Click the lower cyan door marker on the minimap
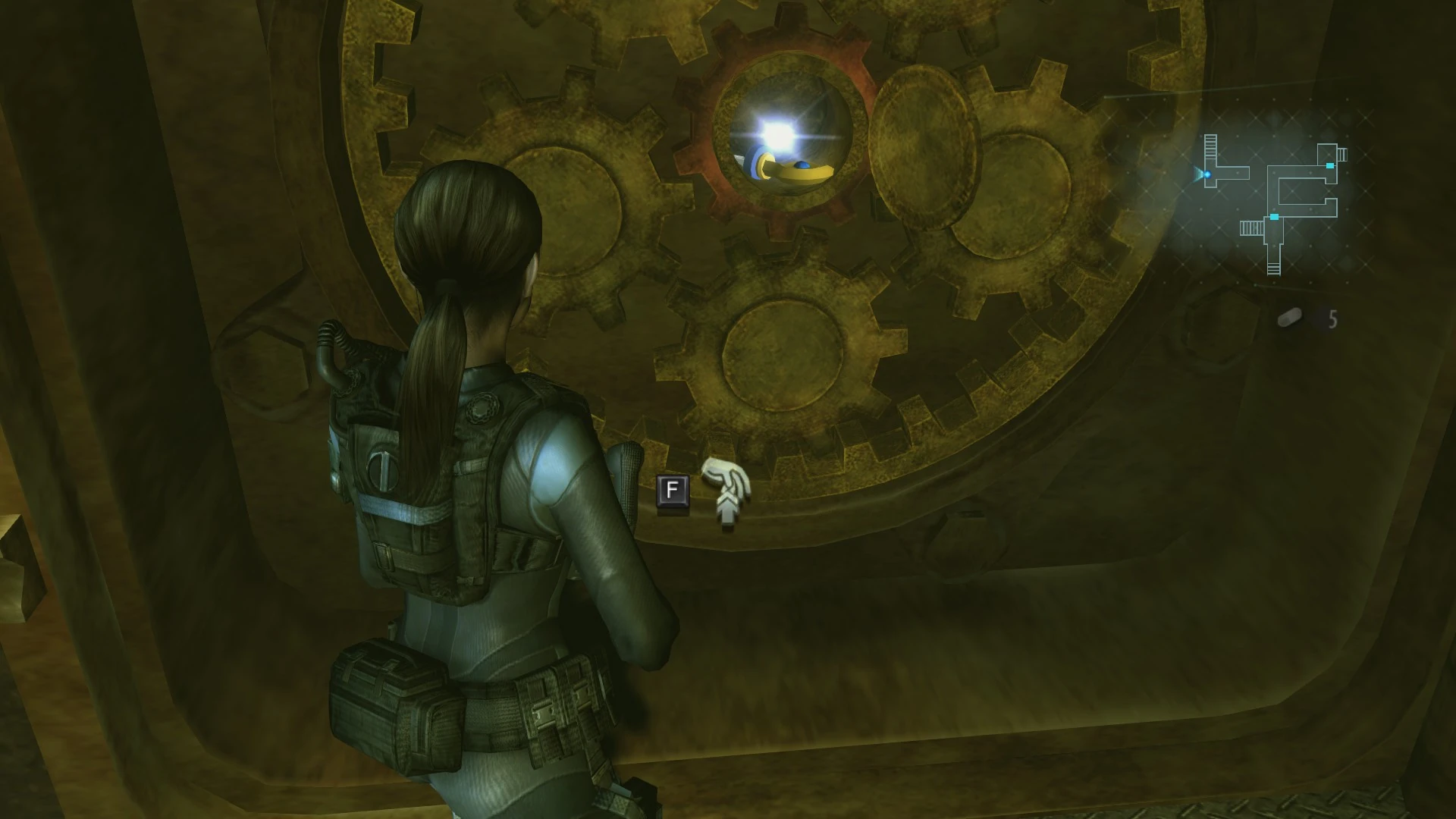Viewport: 1456px width, 819px height. click(x=1275, y=217)
